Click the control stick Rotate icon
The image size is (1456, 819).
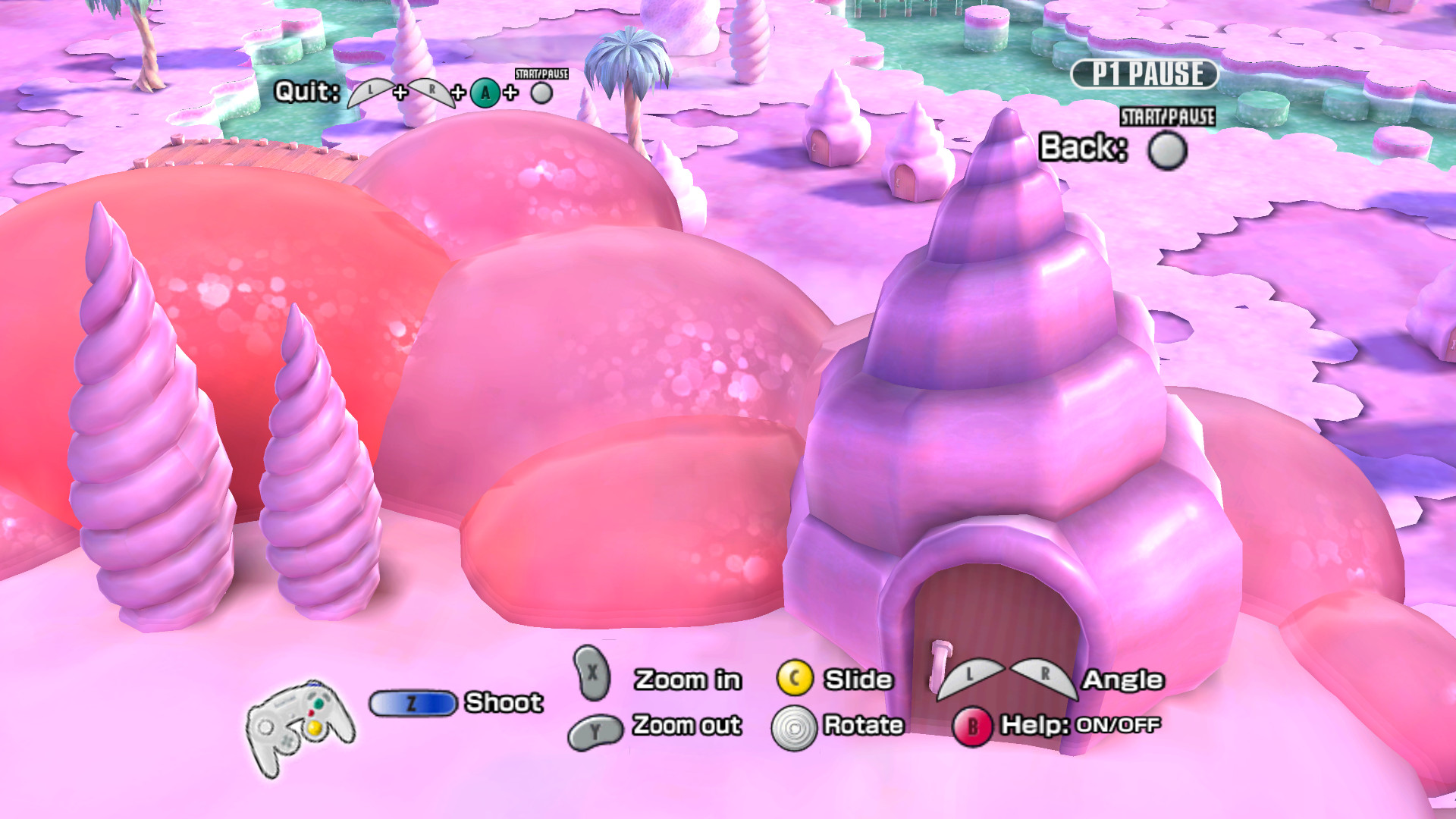793,726
